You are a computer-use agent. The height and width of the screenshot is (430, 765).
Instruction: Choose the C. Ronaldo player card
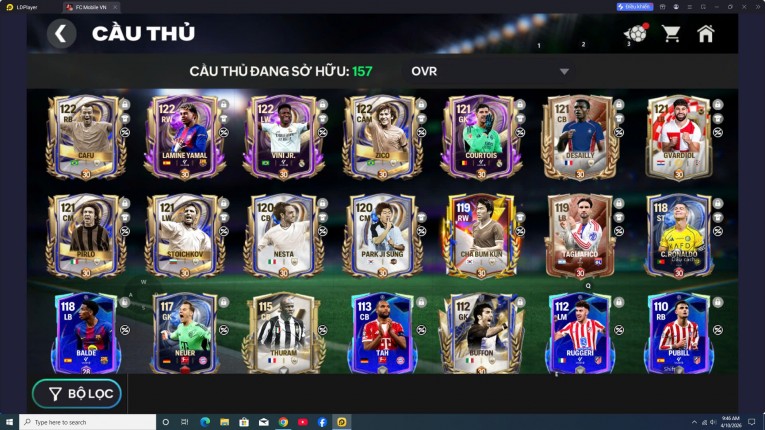click(679, 235)
